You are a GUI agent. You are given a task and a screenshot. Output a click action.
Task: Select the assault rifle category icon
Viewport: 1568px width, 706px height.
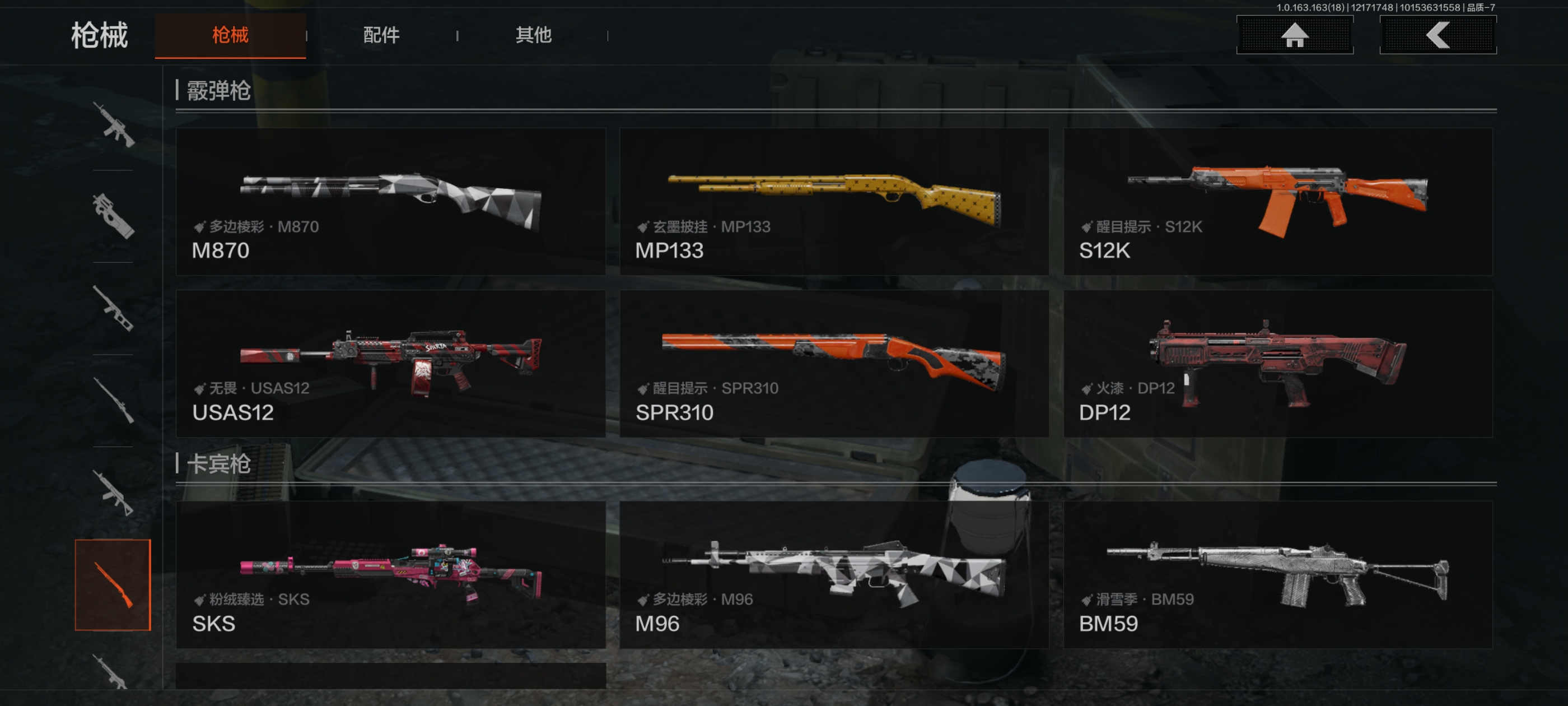click(113, 125)
